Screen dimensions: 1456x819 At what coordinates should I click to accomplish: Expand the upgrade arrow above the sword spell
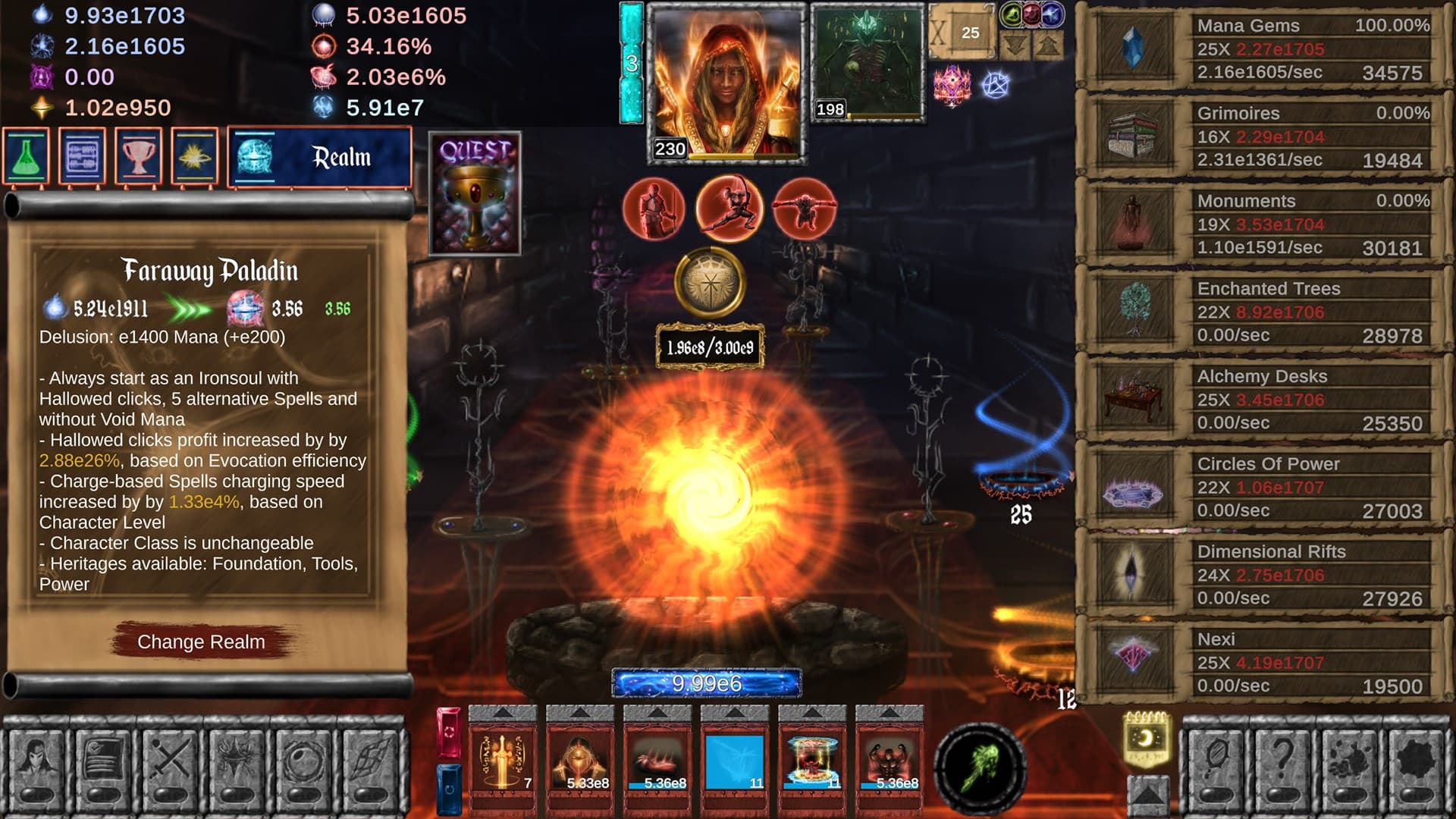click(503, 713)
